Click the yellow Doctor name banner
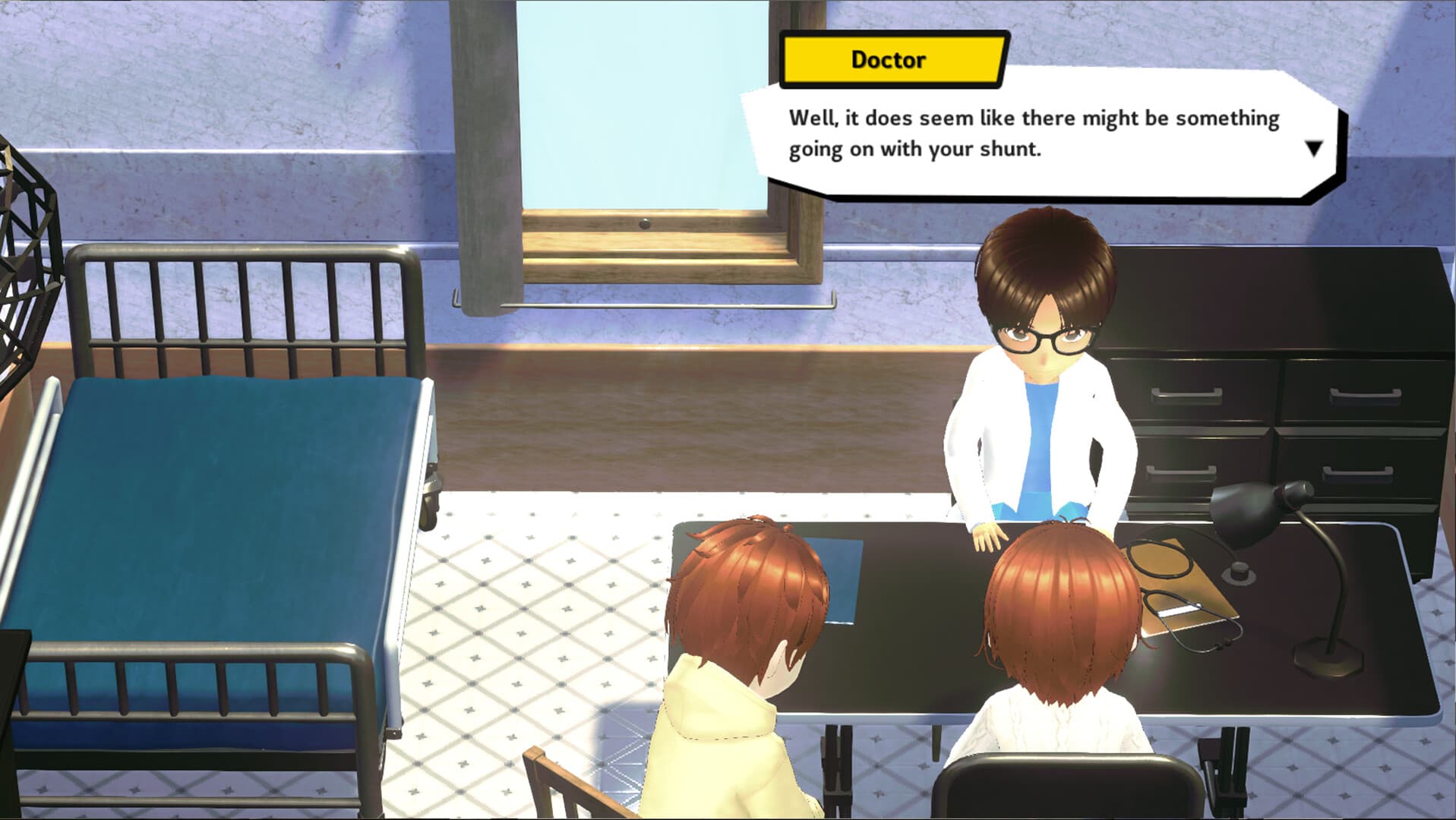This screenshot has width=1456, height=820. pos(889,59)
